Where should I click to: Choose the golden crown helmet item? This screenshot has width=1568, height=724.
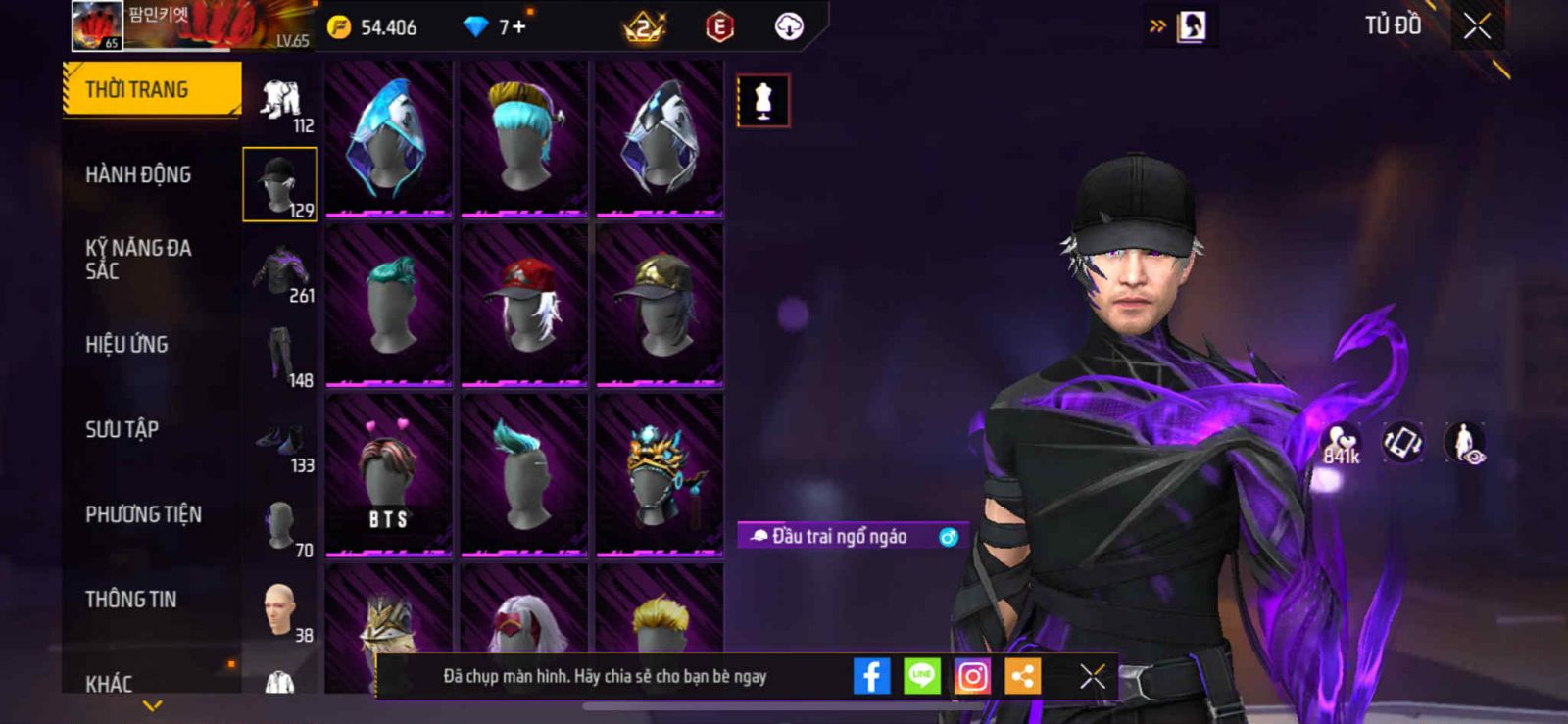[660, 474]
